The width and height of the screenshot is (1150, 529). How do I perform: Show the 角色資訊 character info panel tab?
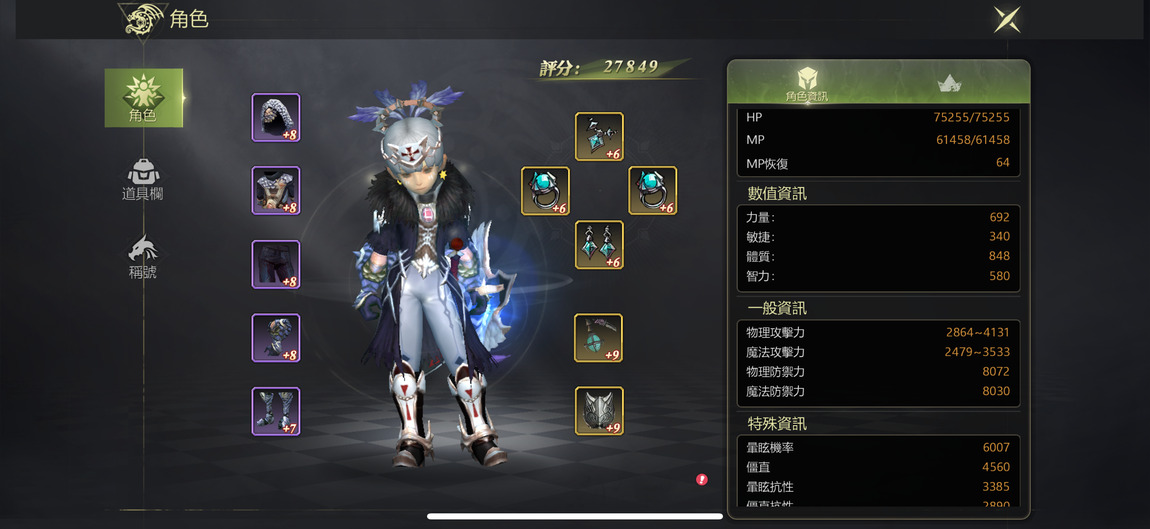[806, 83]
